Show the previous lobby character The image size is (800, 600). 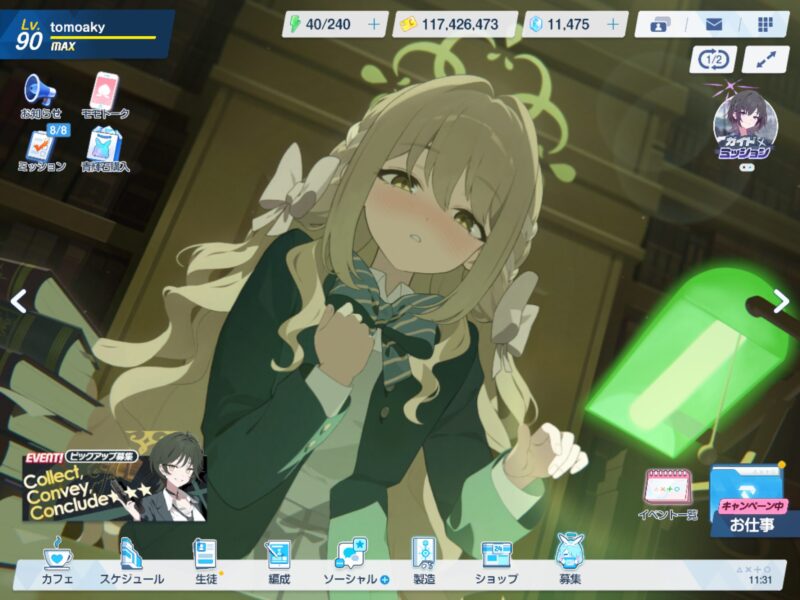tap(18, 300)
